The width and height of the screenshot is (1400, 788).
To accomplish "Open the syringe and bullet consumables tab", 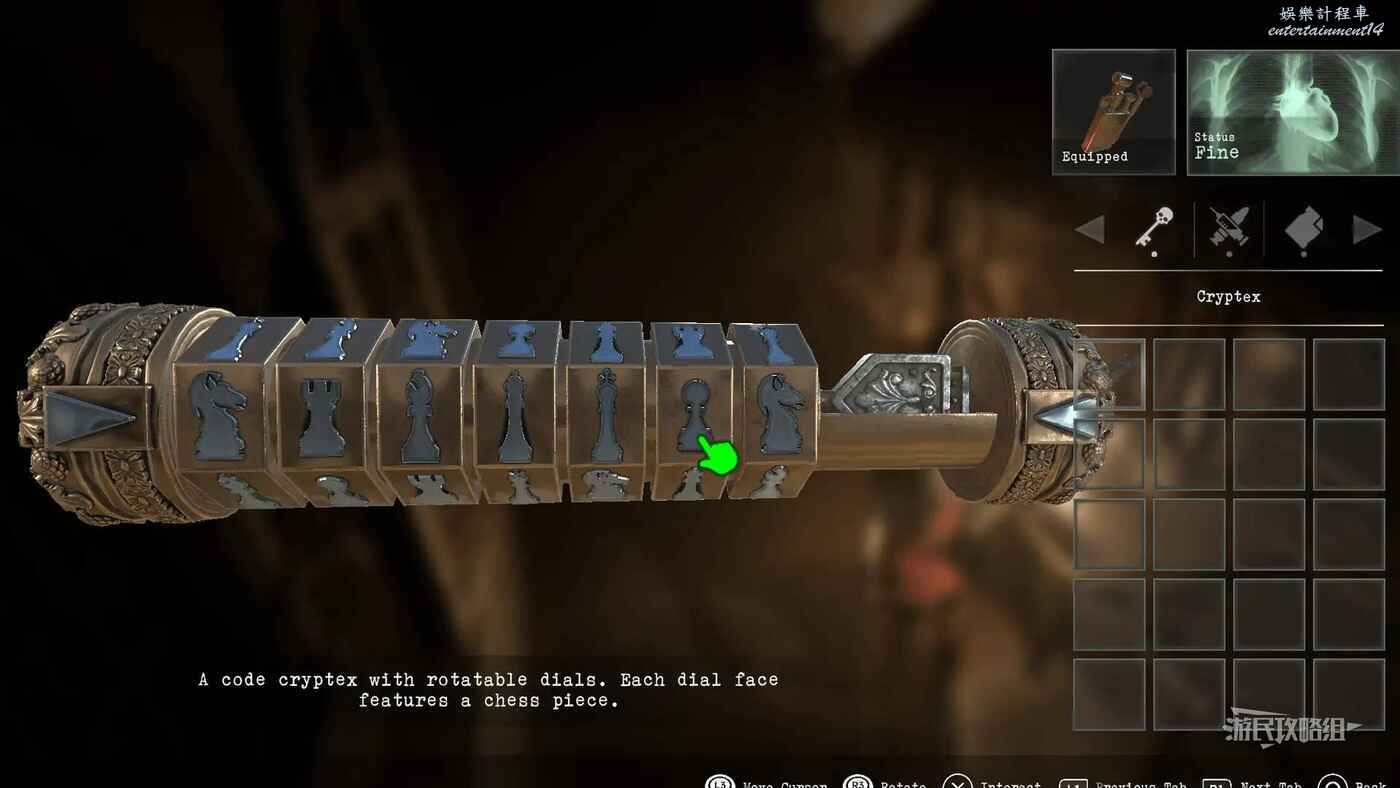I will (1228, 228).
